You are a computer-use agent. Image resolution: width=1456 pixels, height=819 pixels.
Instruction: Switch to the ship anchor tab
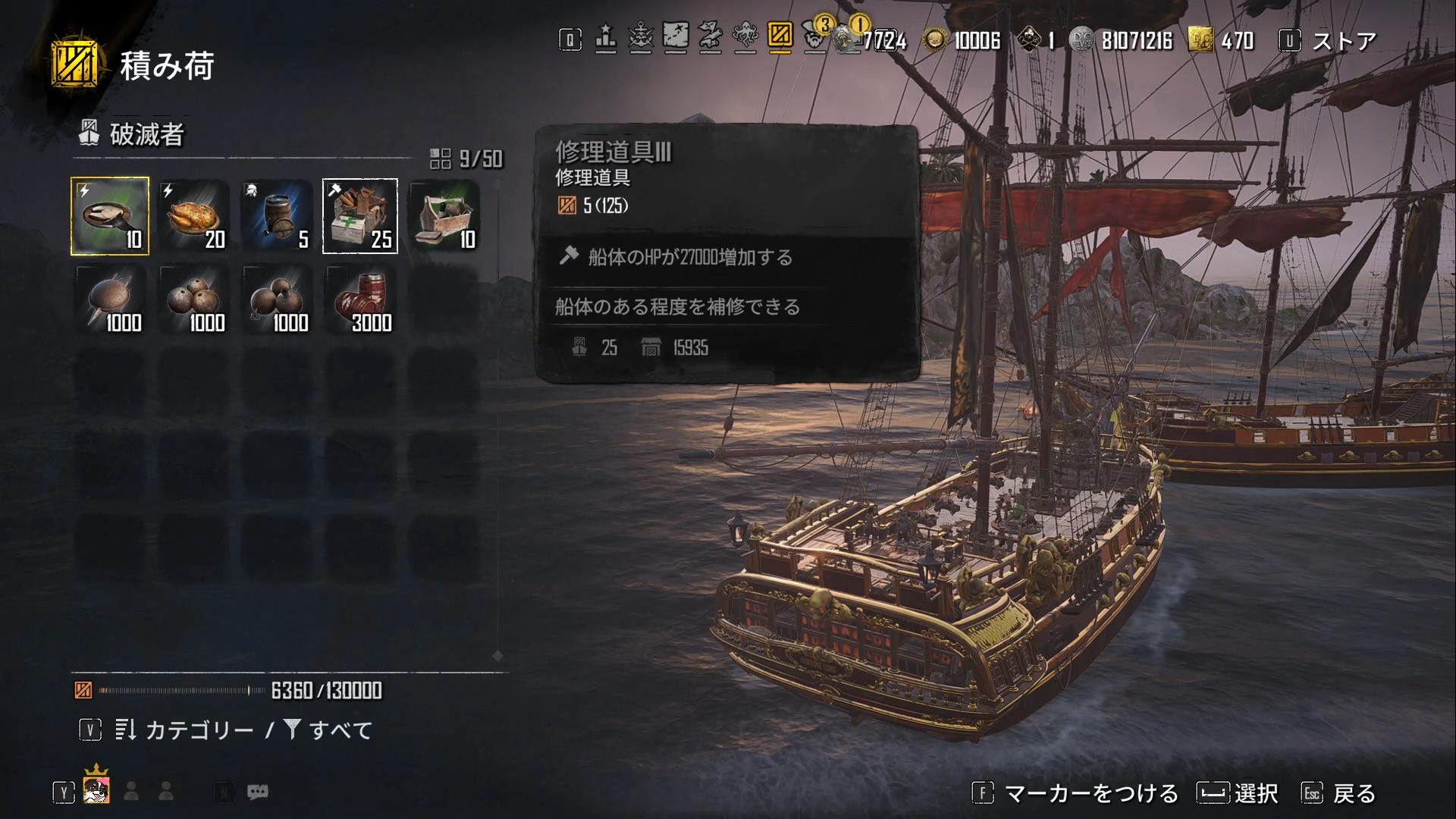click(x=641, y=37)
